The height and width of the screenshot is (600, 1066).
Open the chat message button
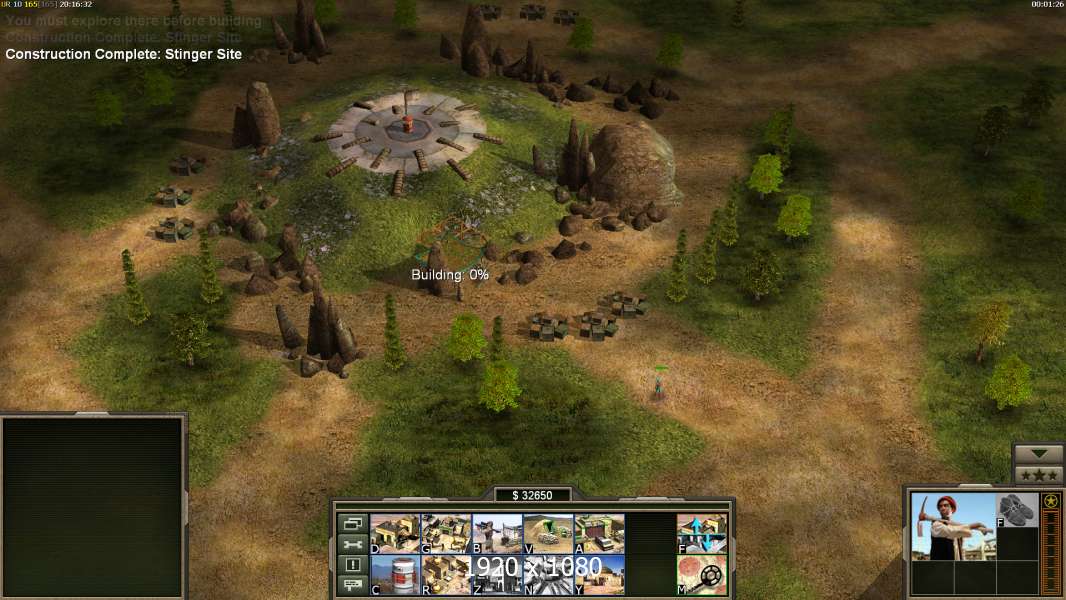[352, 586]
